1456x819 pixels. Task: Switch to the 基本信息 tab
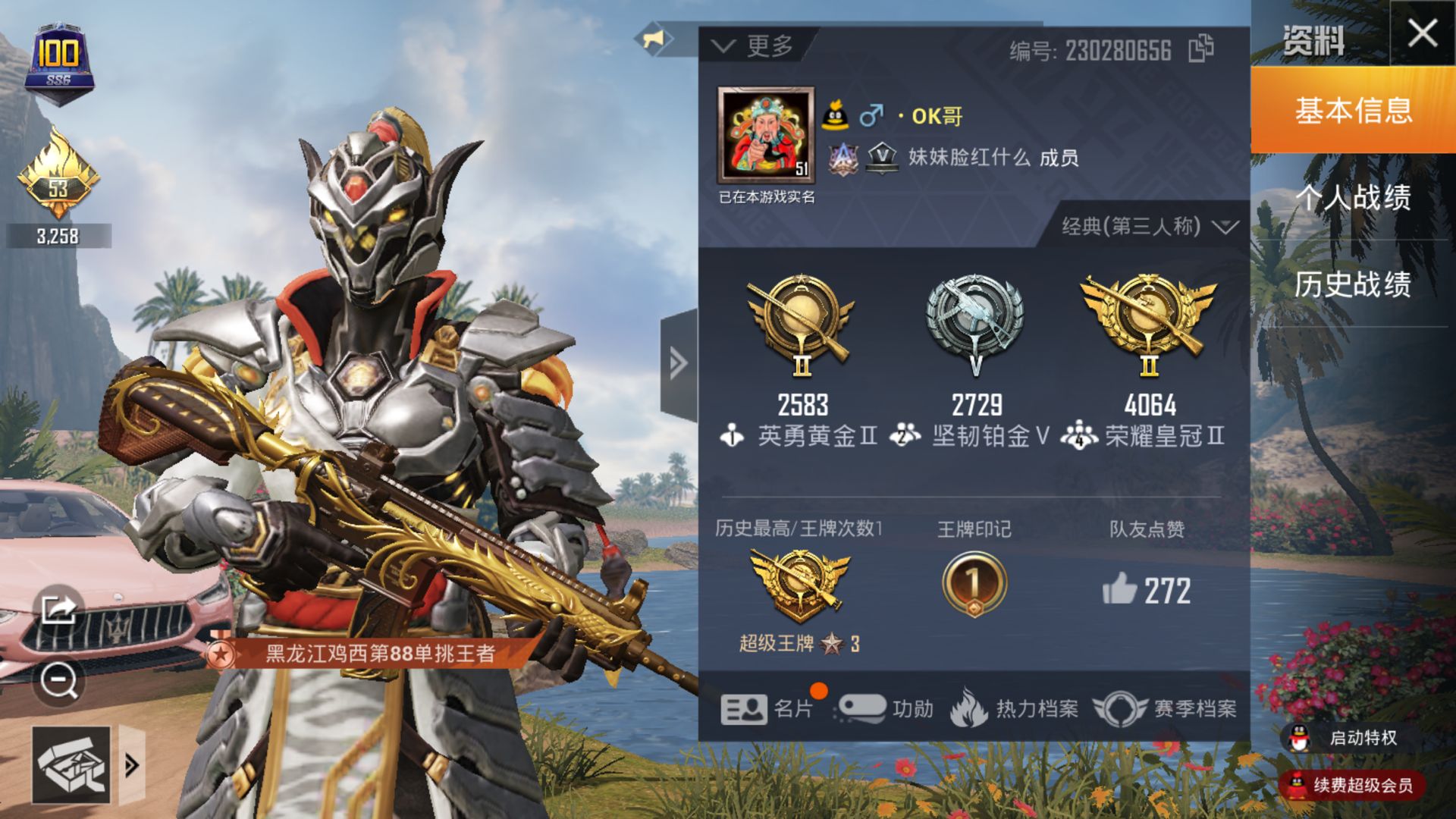pyautogui.click(x=1353, y=111)
